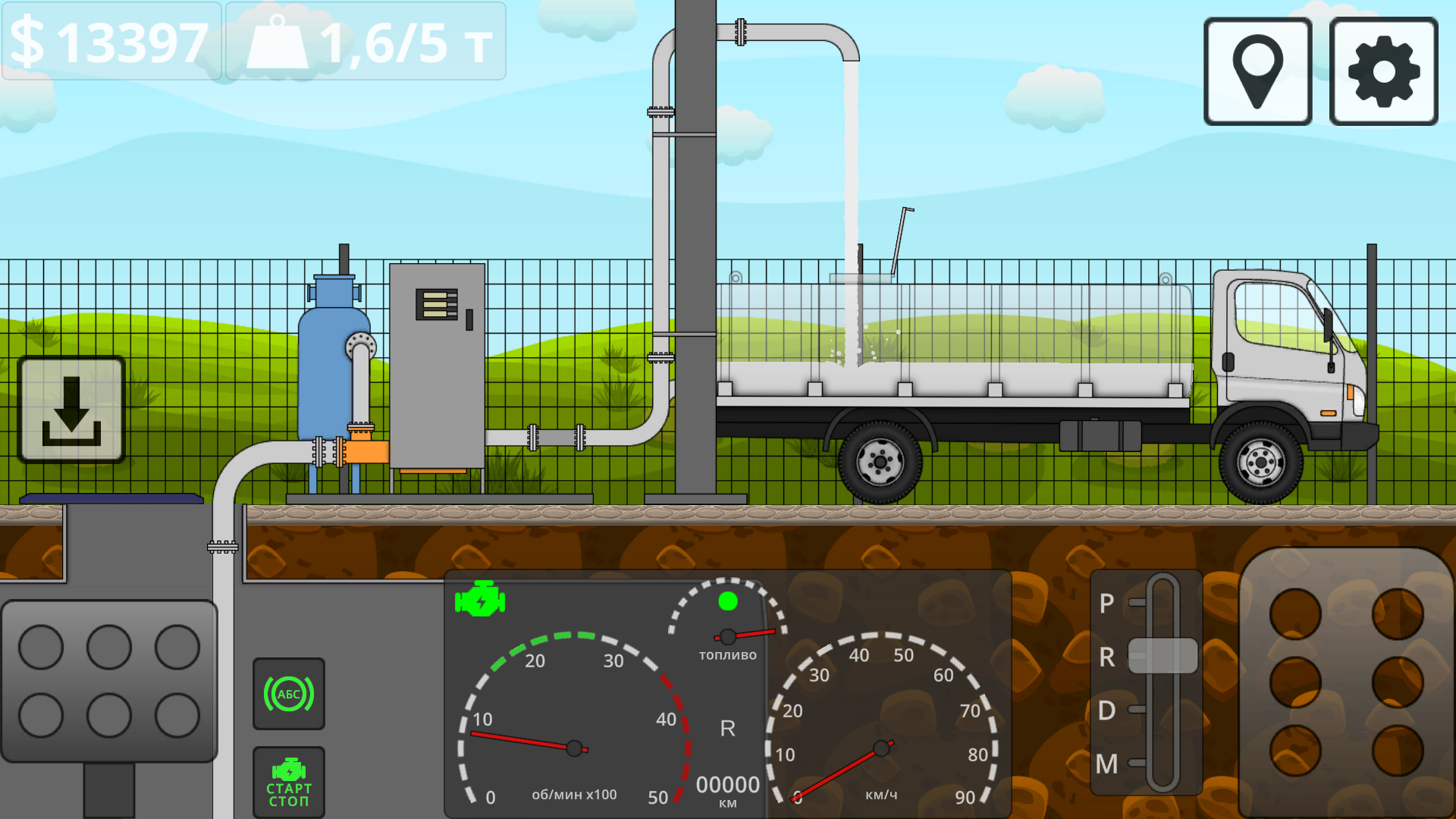Toggle the АБС anti-lock brake button

(x=288, y=692)
